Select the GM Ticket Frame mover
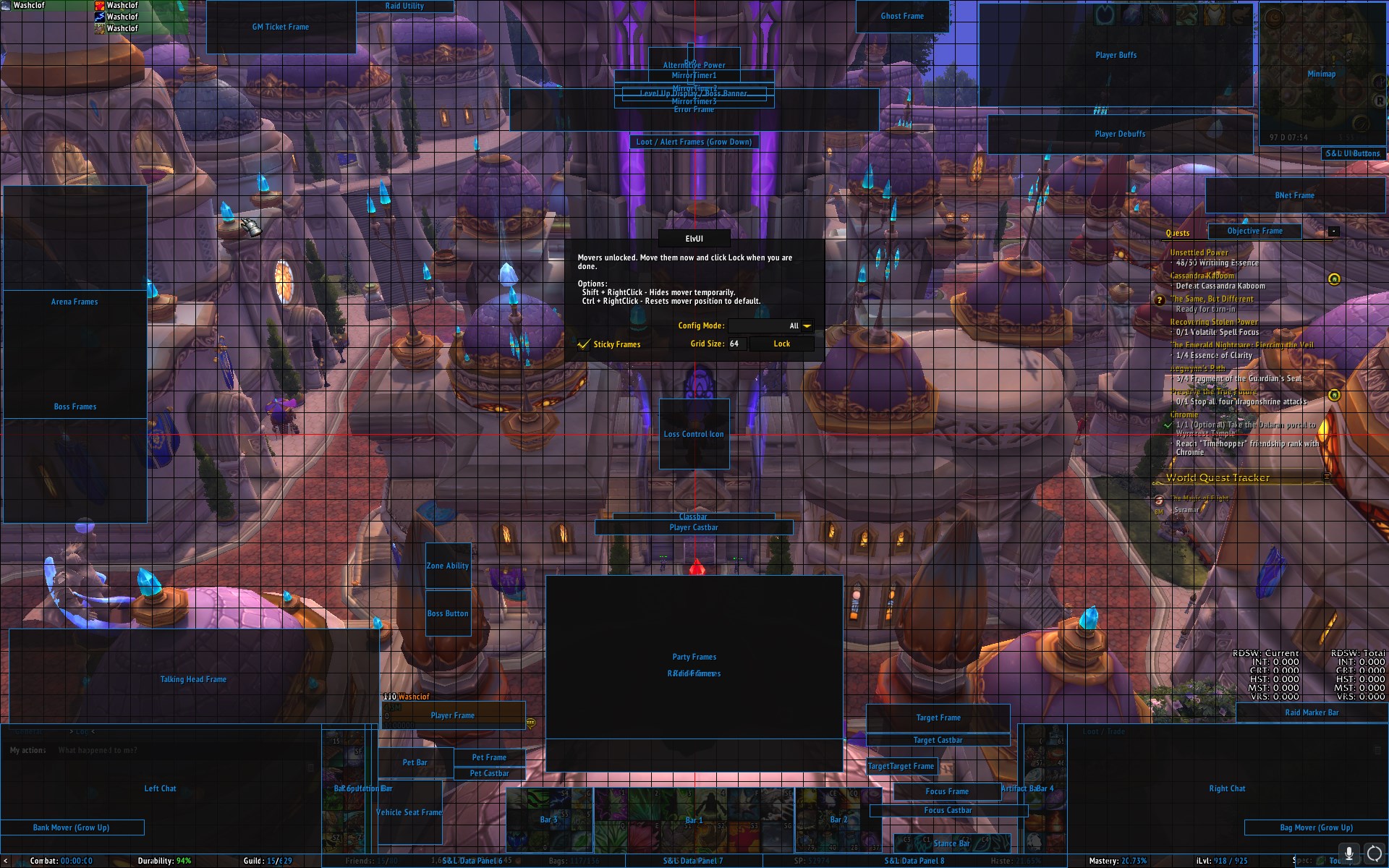This screenshot has width=1389, height=868. click(x=281, y=27)
